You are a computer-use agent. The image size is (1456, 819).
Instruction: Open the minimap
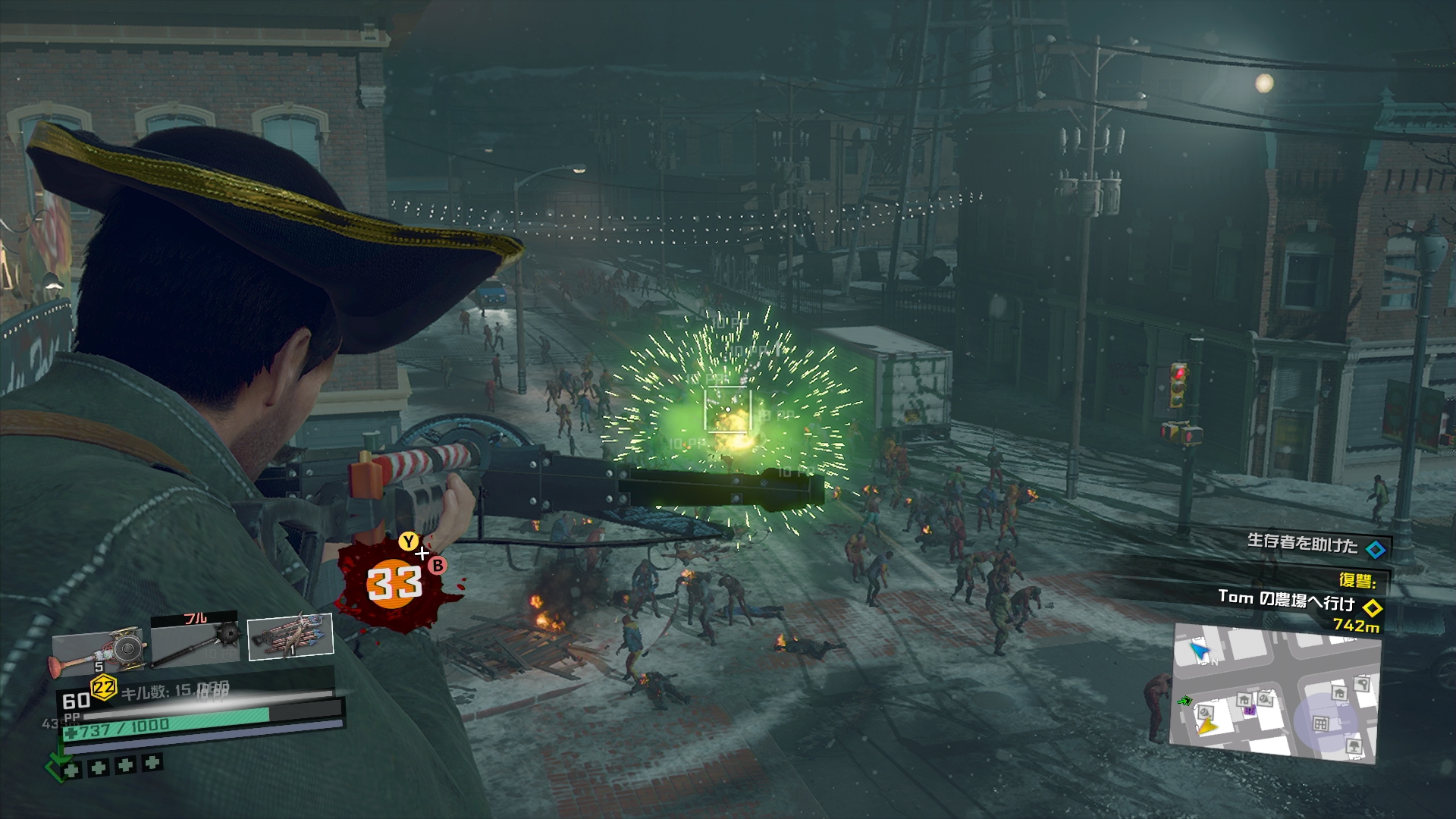[1276, 693]
